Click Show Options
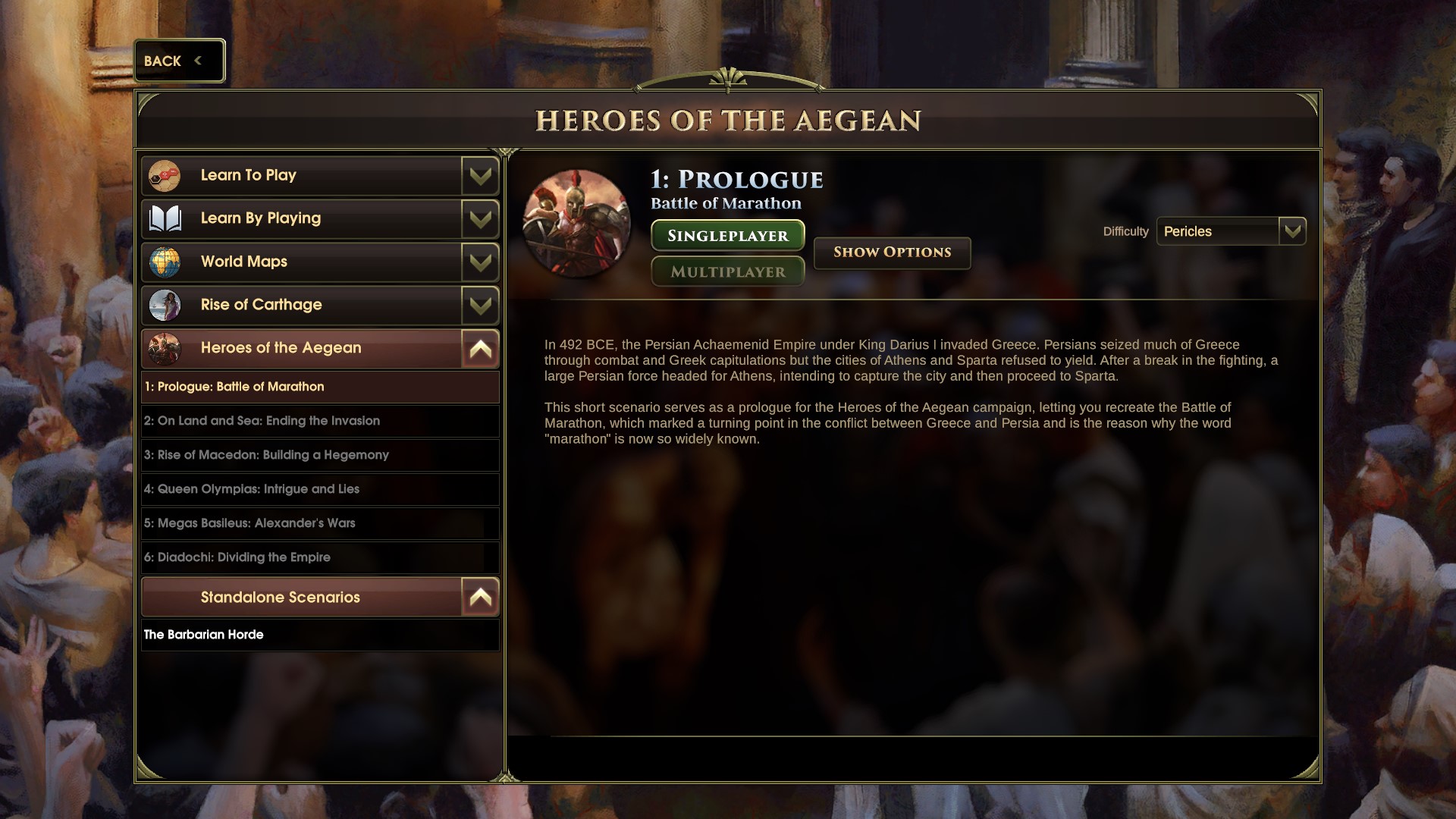1456x819 pixels. pos(892,253)
